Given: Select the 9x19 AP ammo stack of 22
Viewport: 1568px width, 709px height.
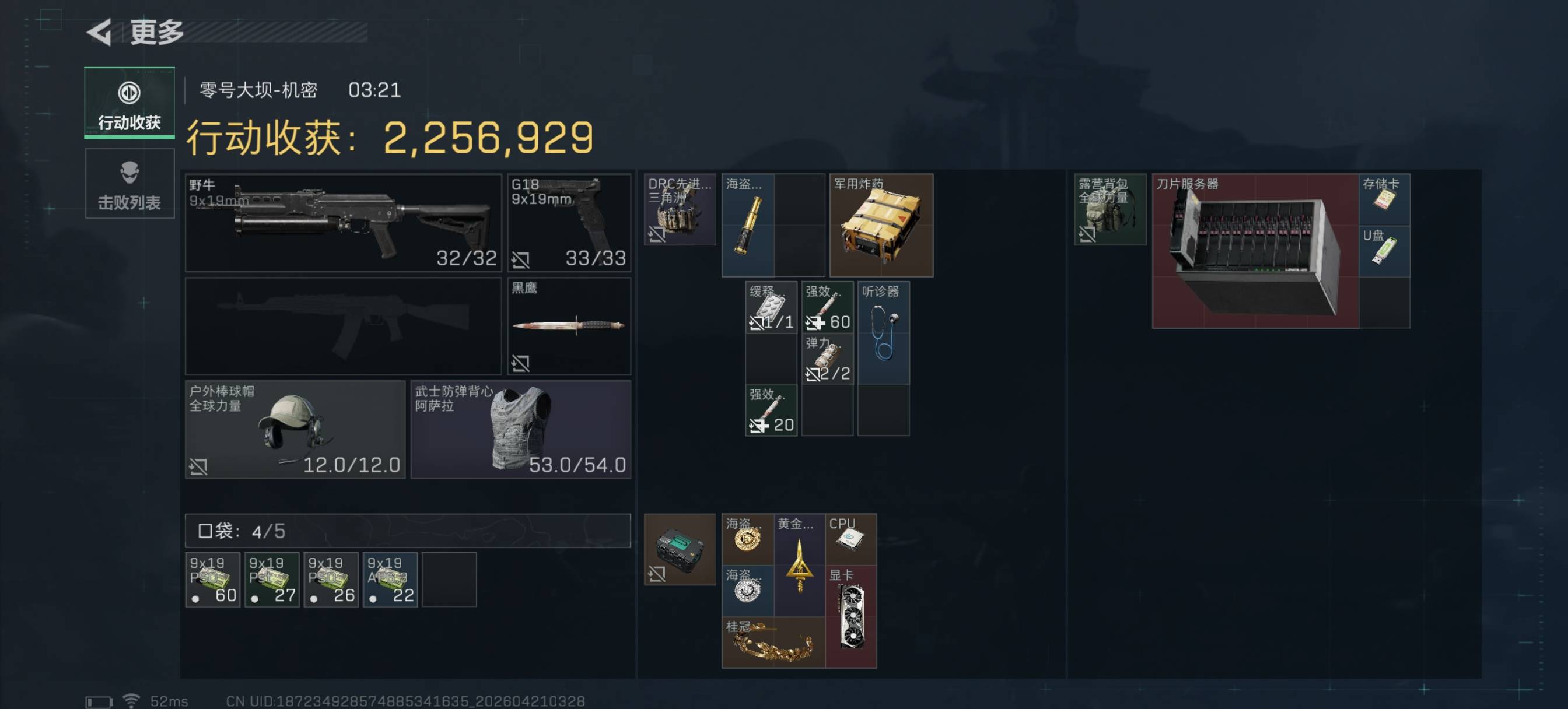Looking at the screenshot, I should tap(390, 580).
